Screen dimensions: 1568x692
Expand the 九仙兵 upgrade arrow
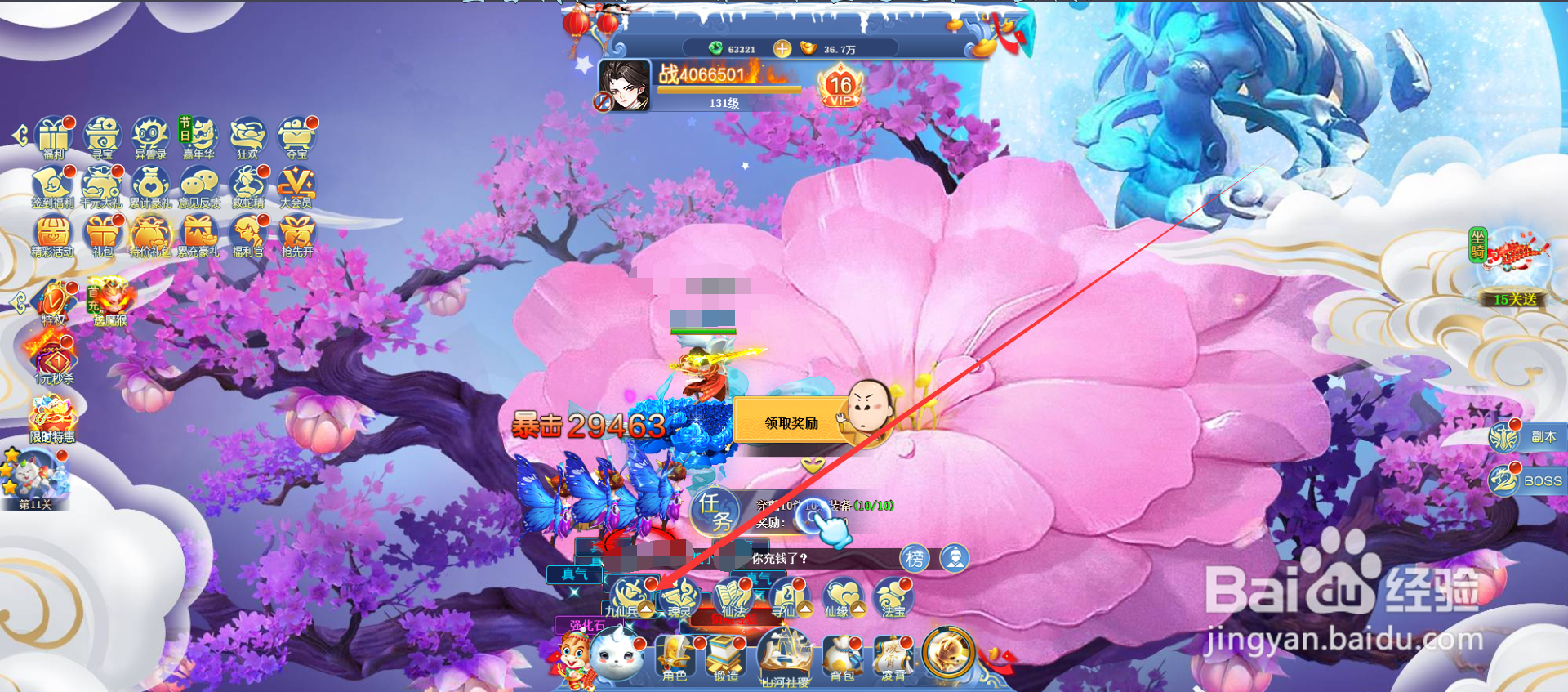click(x=646, y=609)
